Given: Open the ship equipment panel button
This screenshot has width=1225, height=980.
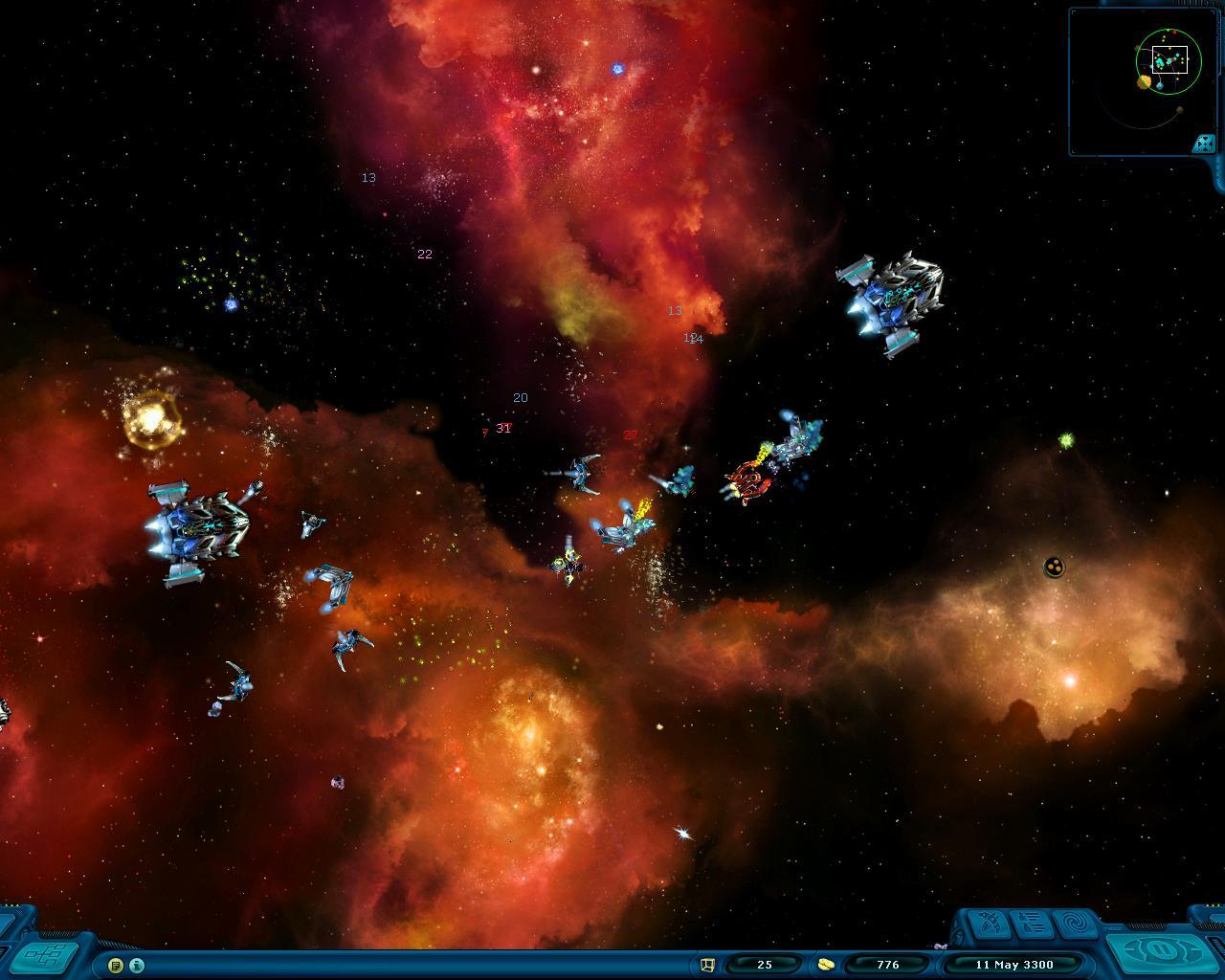Looking at the screenshot, I should coord(991,924).
